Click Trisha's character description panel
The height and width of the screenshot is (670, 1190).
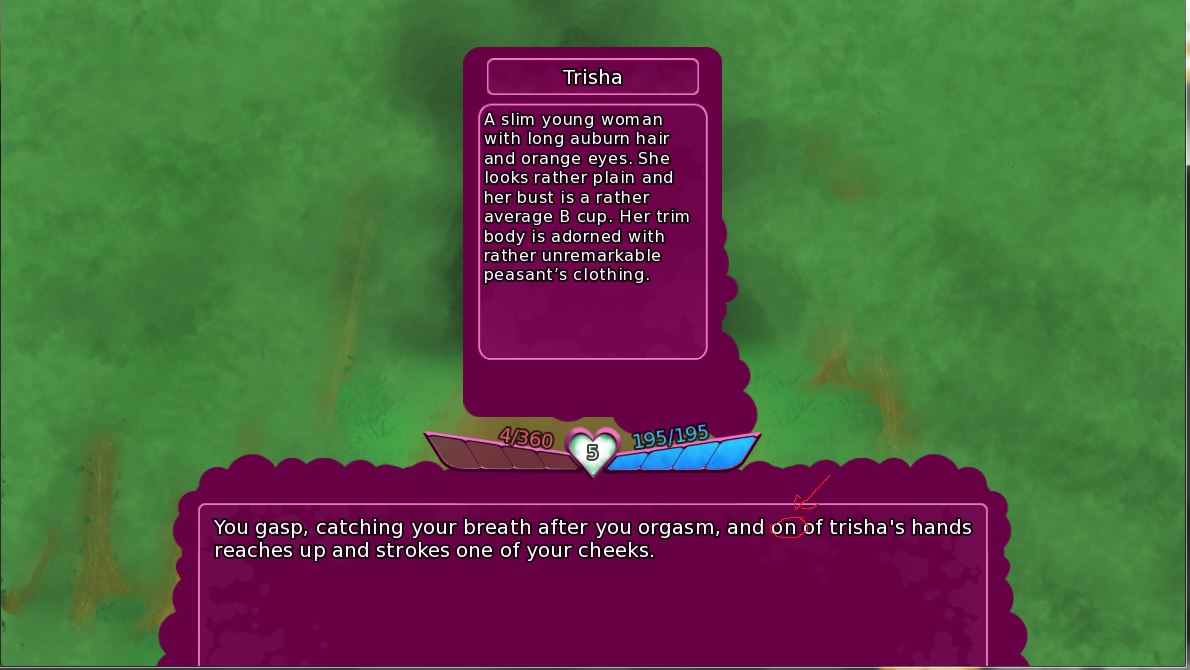click(x=592, y=231)
